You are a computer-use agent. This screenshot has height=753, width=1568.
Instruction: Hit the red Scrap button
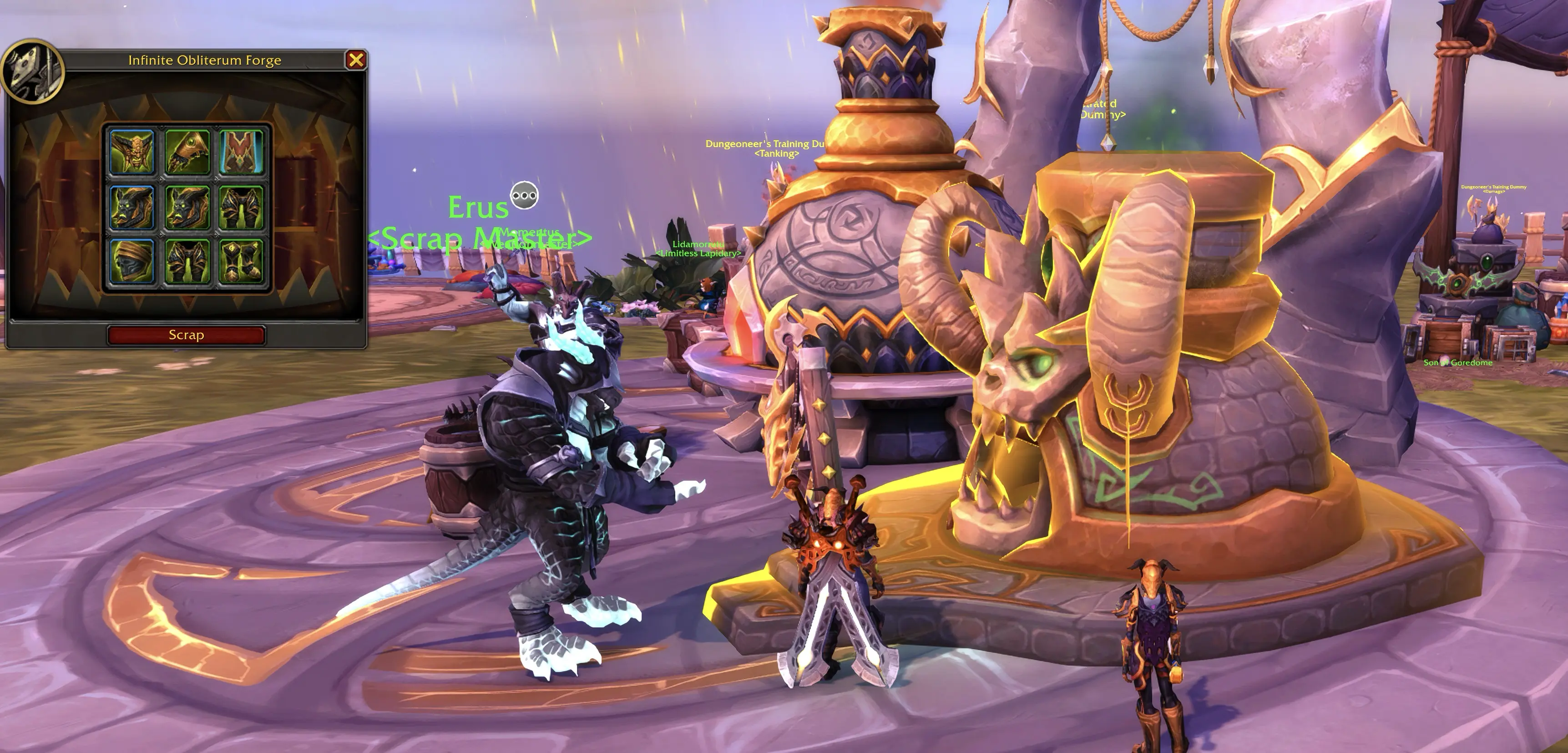186,335
